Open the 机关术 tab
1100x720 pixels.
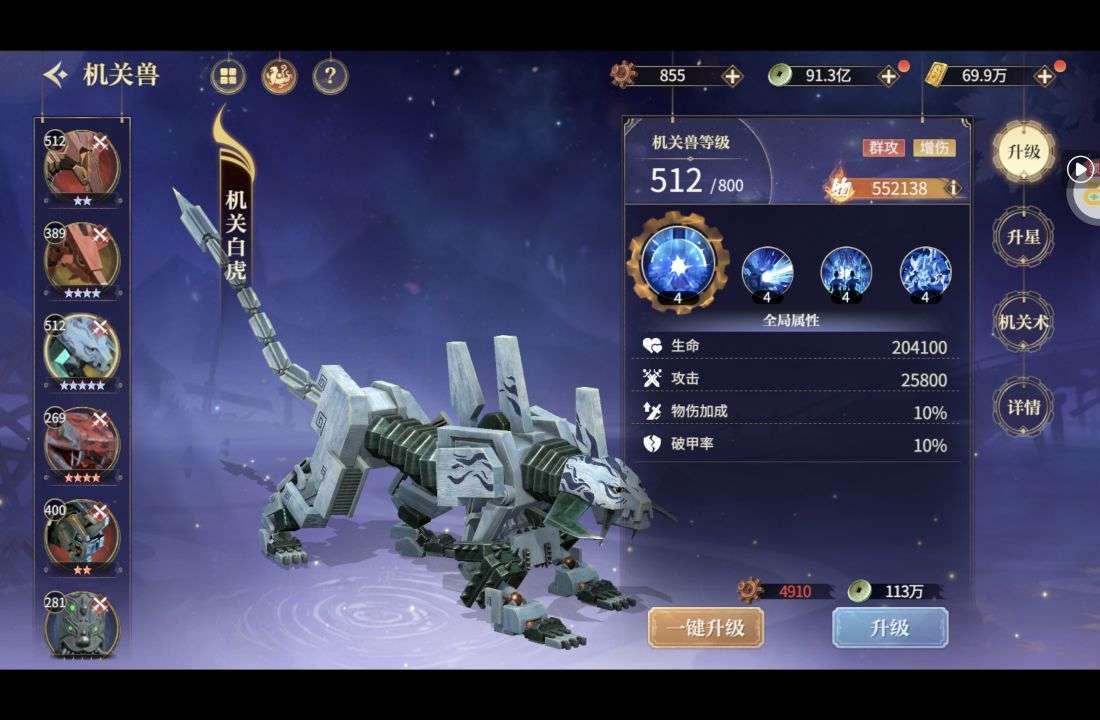1024,322
